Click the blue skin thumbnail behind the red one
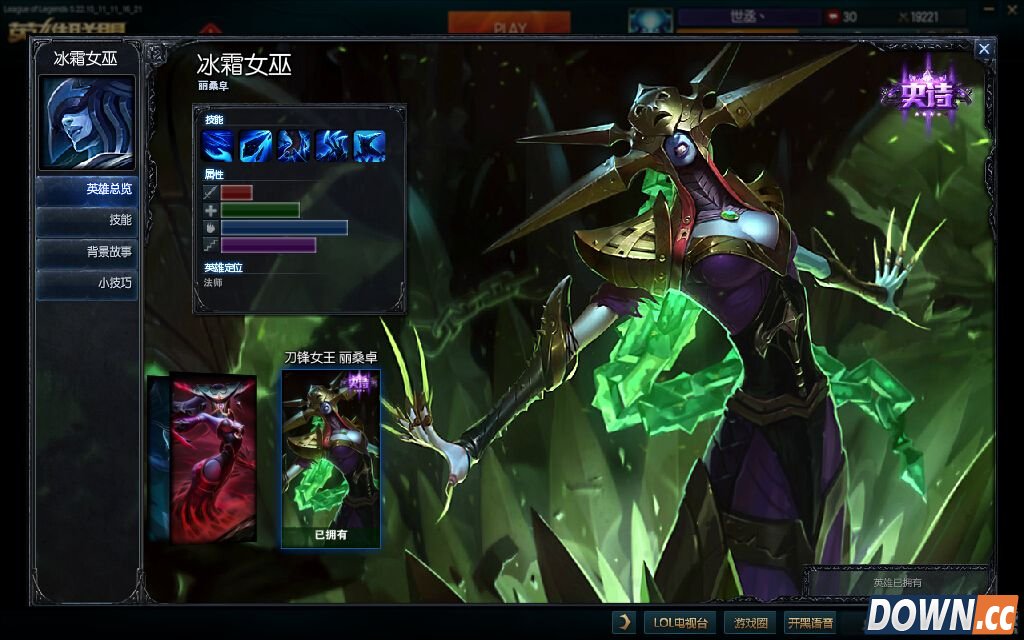 click(x=157, y=458)
